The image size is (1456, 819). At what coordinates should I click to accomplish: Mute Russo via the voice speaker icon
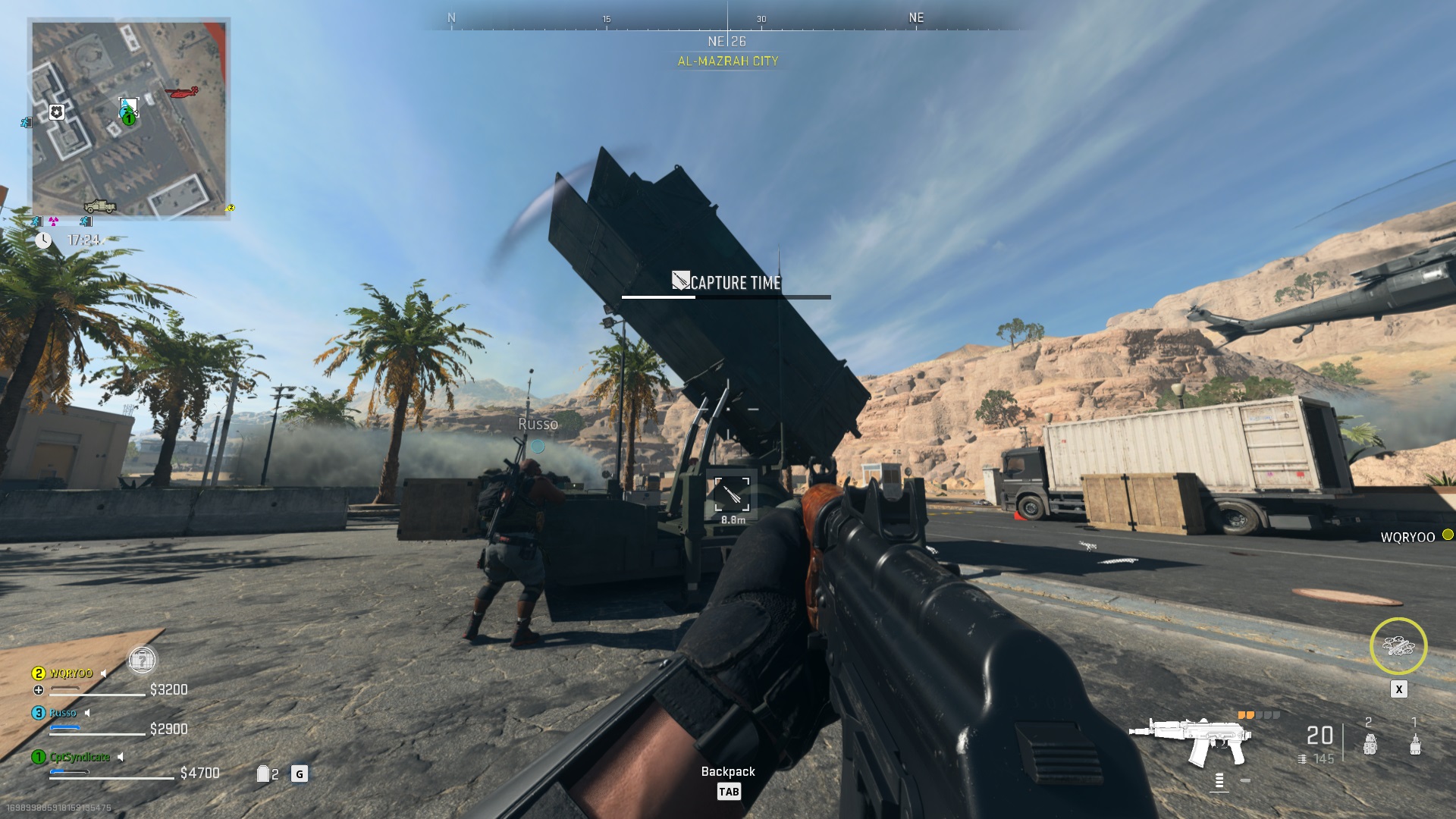87,713
